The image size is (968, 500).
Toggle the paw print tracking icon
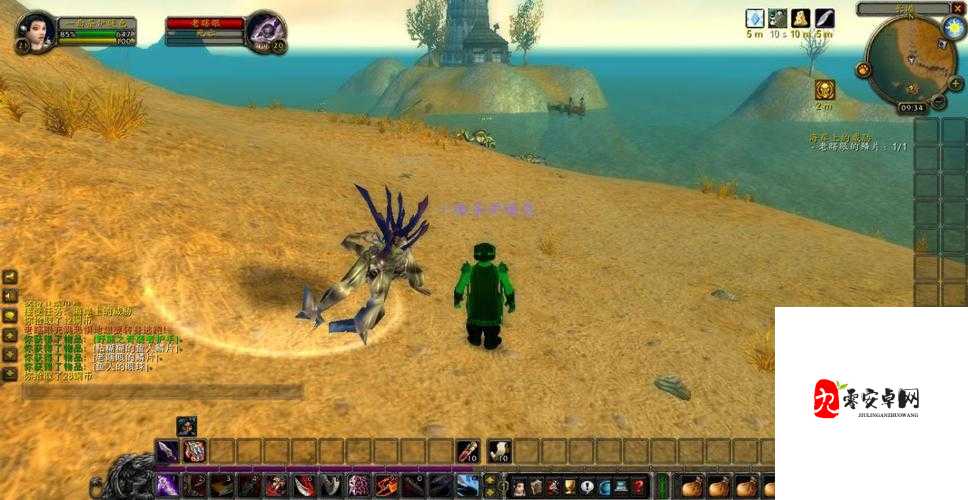coord(864,70)
